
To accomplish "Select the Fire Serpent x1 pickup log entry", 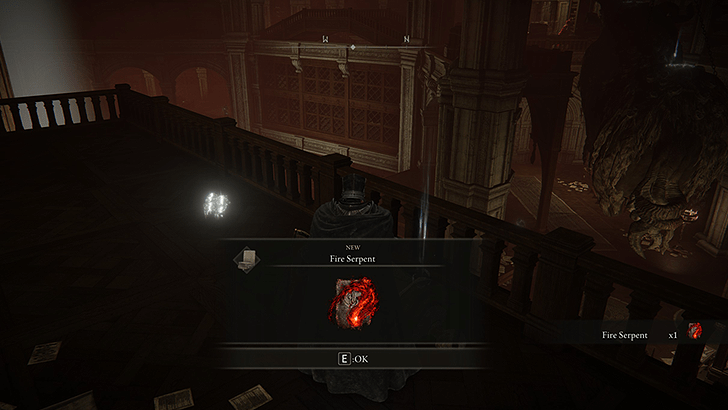I will pos(650,334).
